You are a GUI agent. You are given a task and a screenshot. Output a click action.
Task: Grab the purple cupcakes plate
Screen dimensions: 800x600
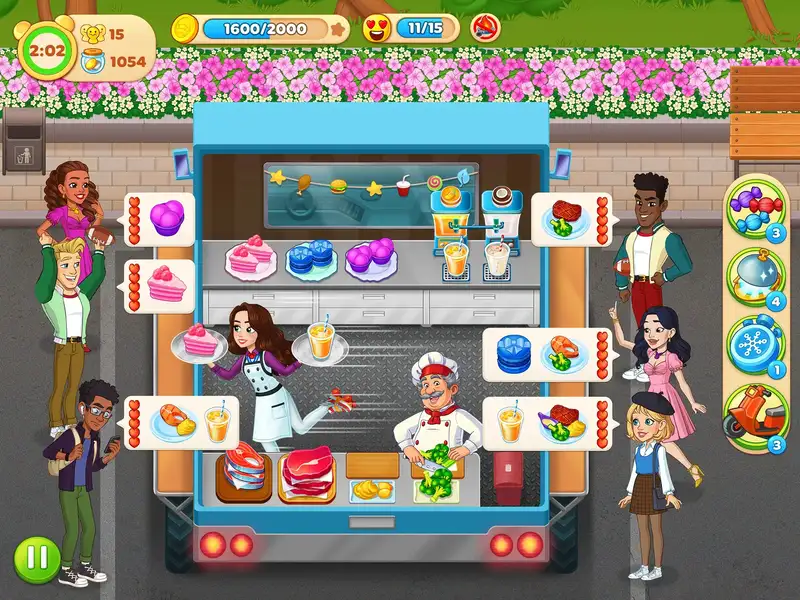370,258
